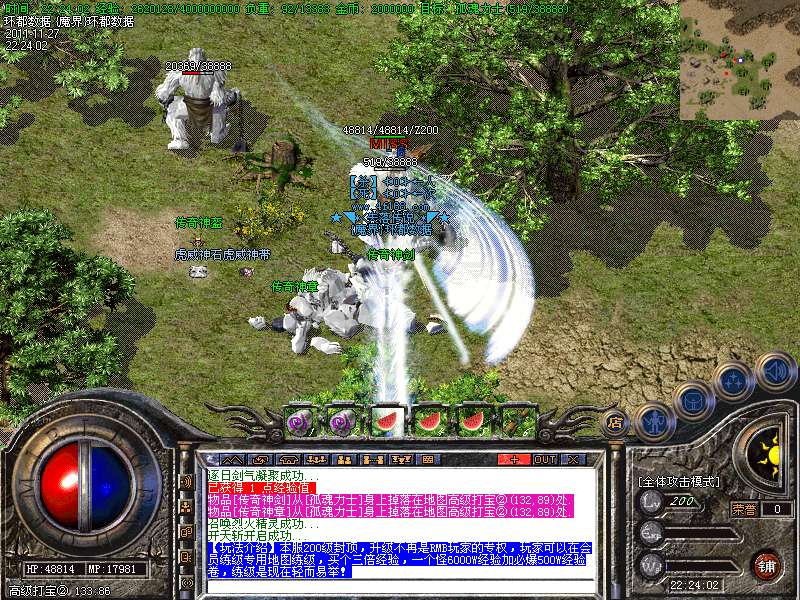The image size is (800, 600).
Task: Open the 店 shop button
Action: 615,422
